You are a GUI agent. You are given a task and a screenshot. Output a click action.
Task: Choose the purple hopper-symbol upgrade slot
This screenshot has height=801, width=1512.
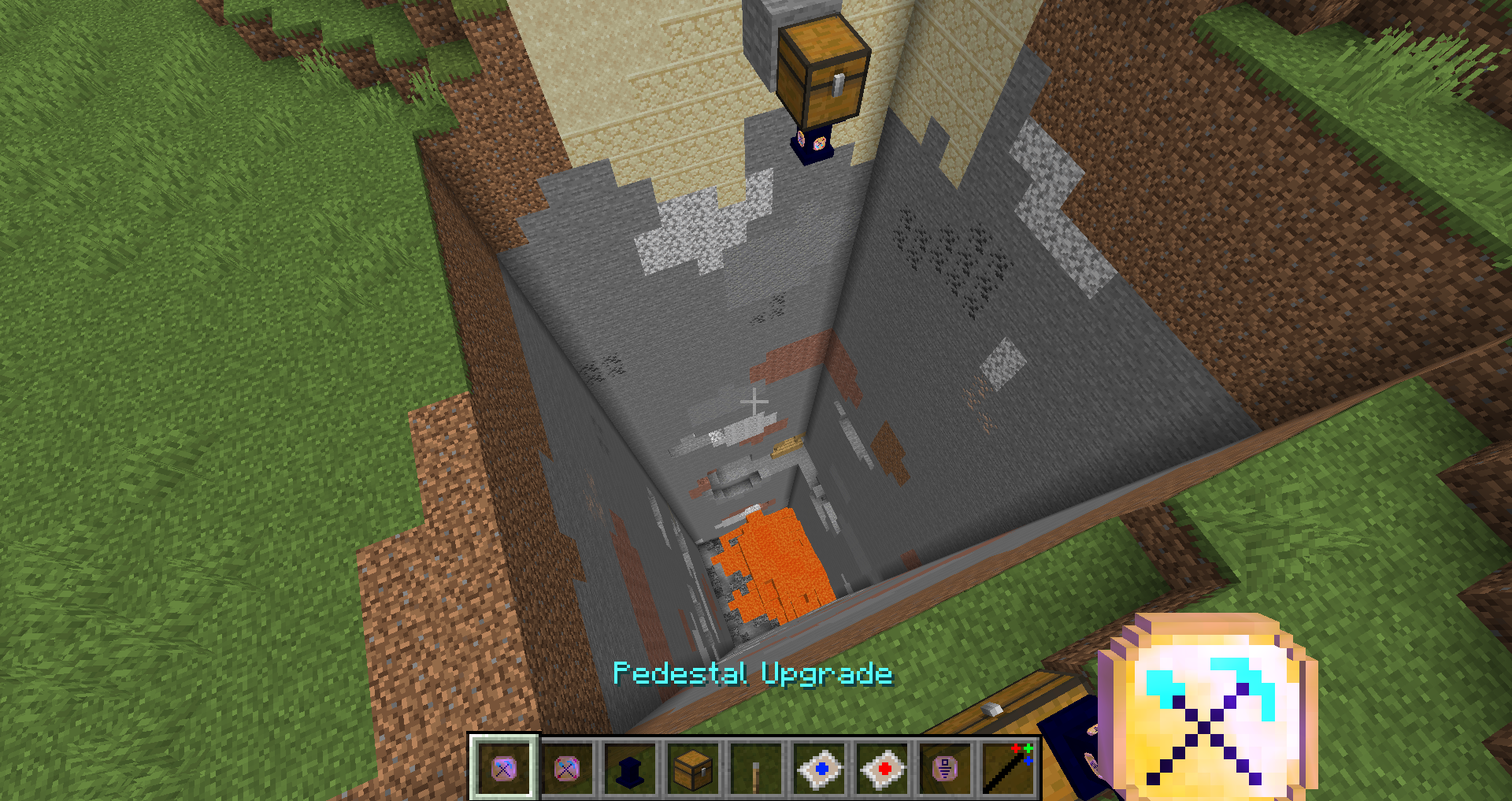pyautogui.click(x=945, y=768)
